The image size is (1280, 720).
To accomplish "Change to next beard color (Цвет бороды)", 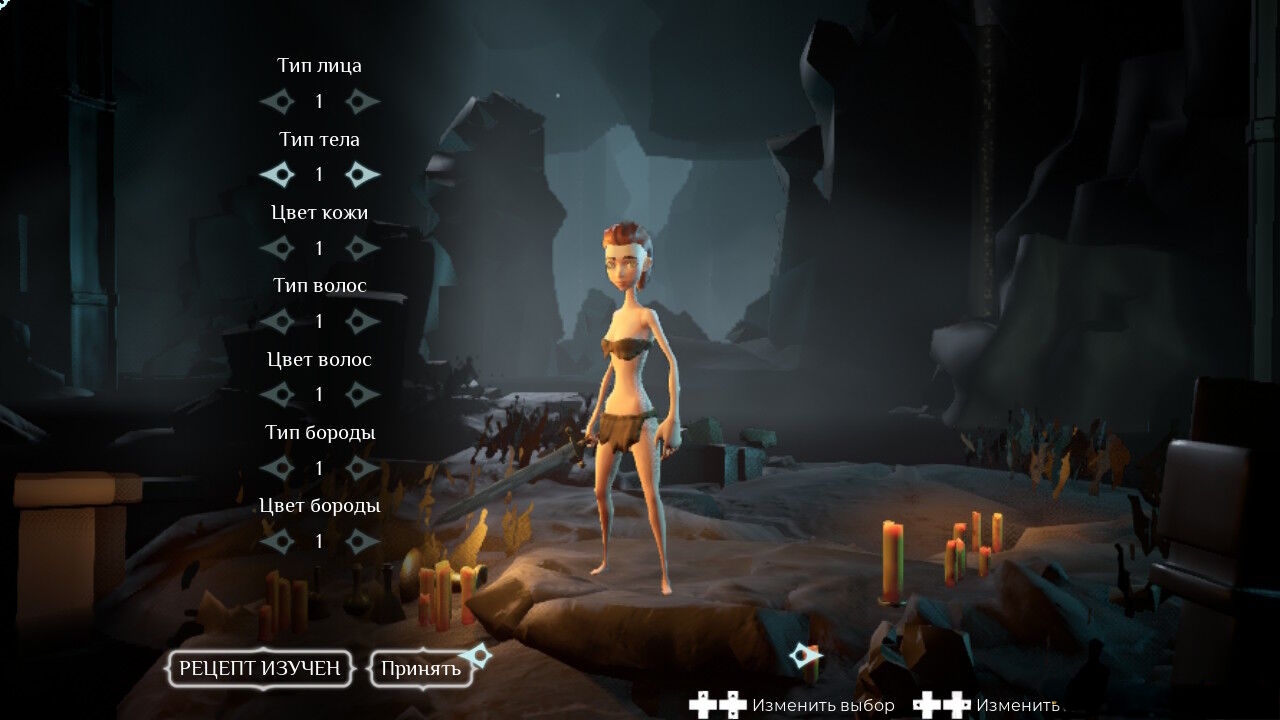I will 362,541.
